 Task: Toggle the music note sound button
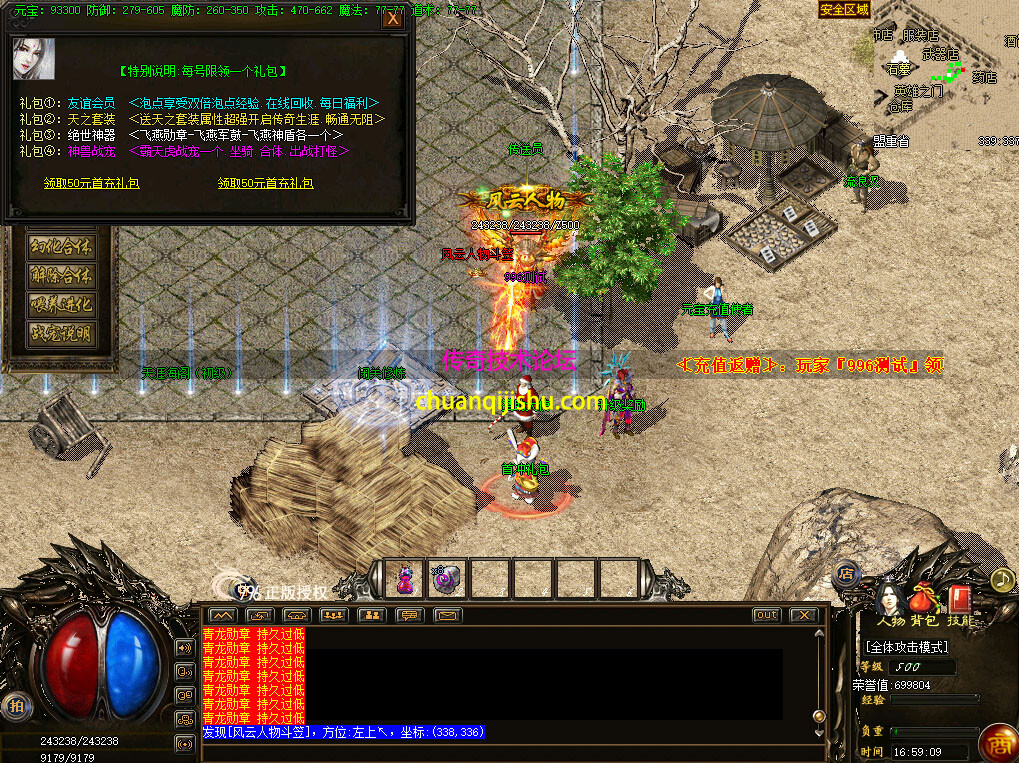(1002, 579)
